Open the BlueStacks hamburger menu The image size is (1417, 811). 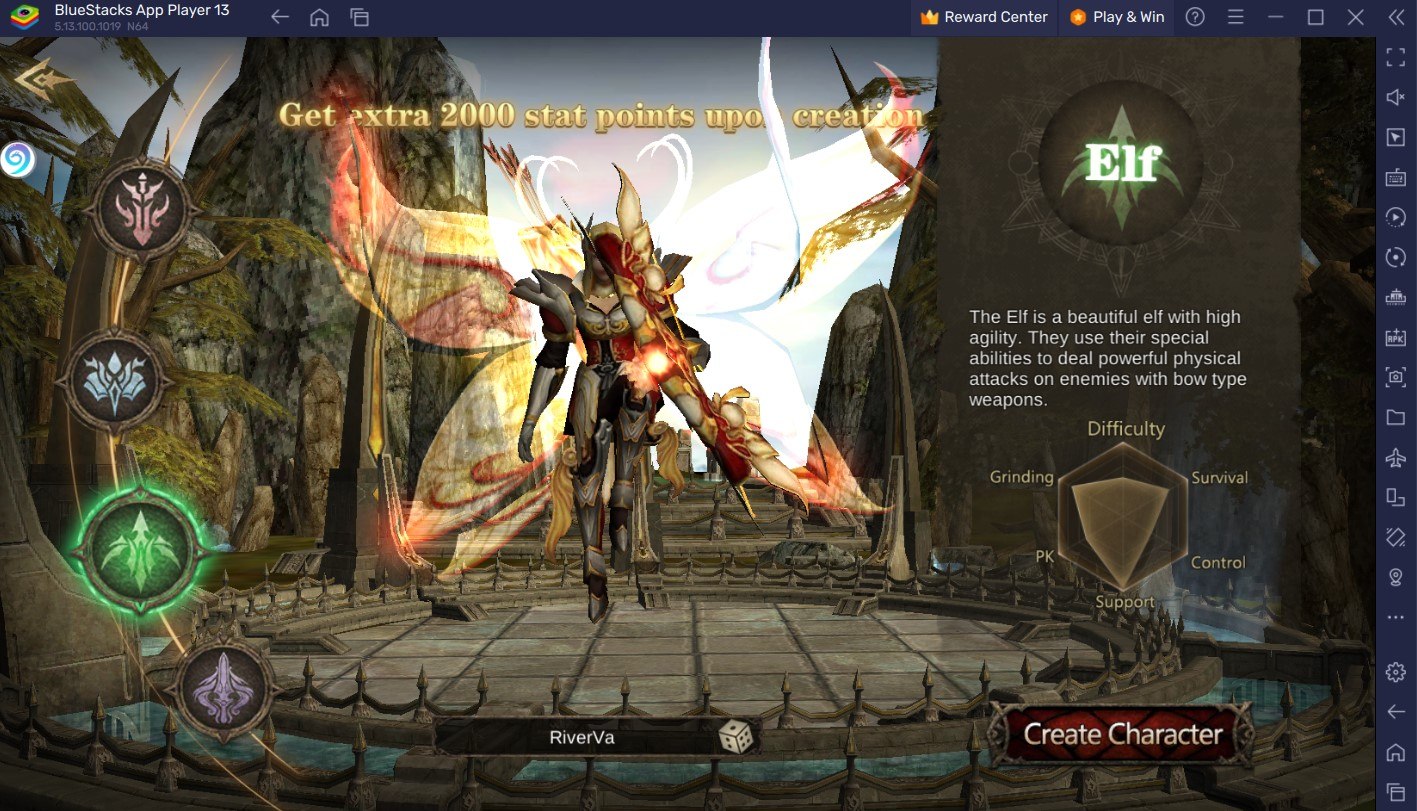pos(1234,17)
